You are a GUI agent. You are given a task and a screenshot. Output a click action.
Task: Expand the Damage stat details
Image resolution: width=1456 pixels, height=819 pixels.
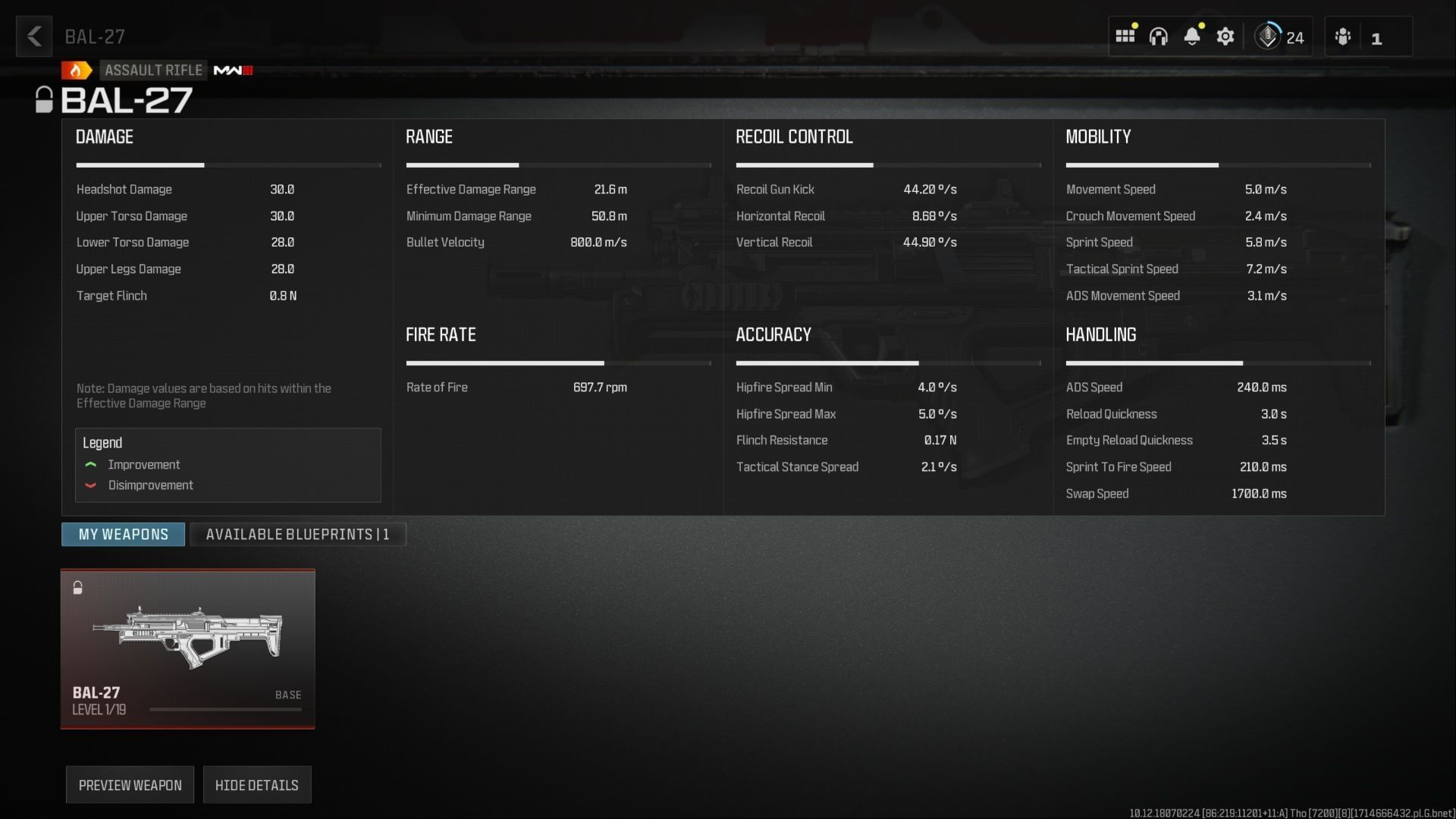click(104, 136)
